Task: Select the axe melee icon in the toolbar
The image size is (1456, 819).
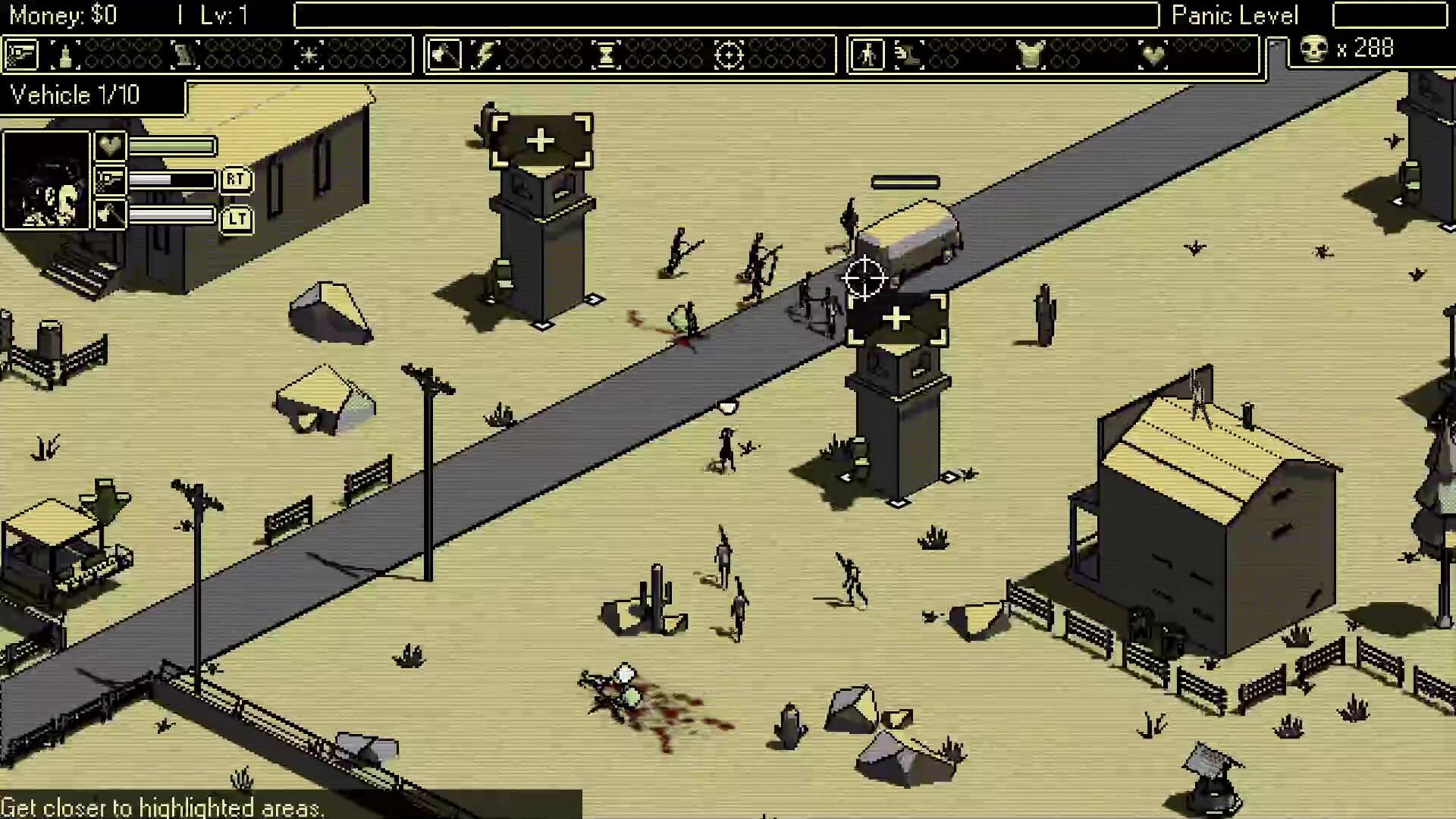Action: [443, 53]
